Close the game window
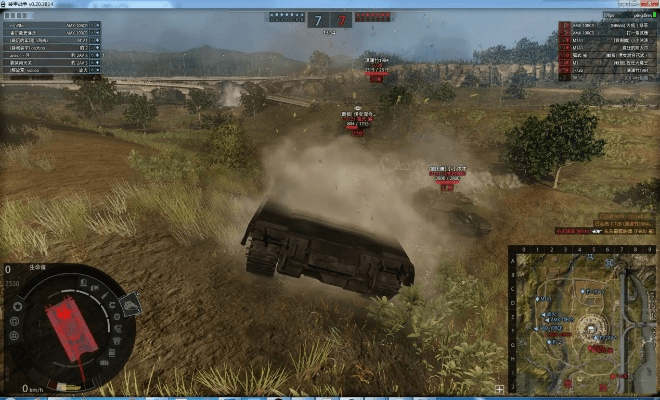The height and width of the screenshot is (400, 660). pyautogui.click(x=647, y=4)
